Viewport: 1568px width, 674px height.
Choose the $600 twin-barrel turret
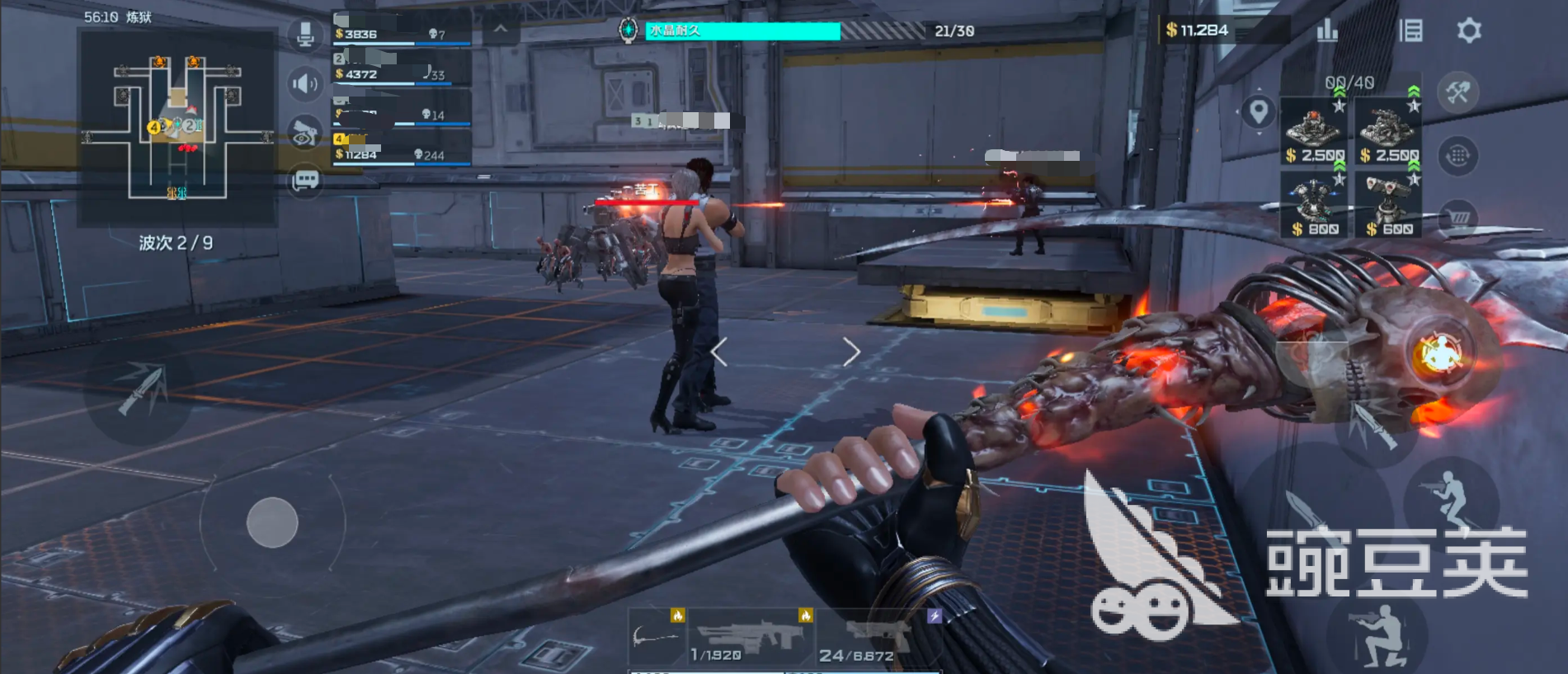[1387, 205]
